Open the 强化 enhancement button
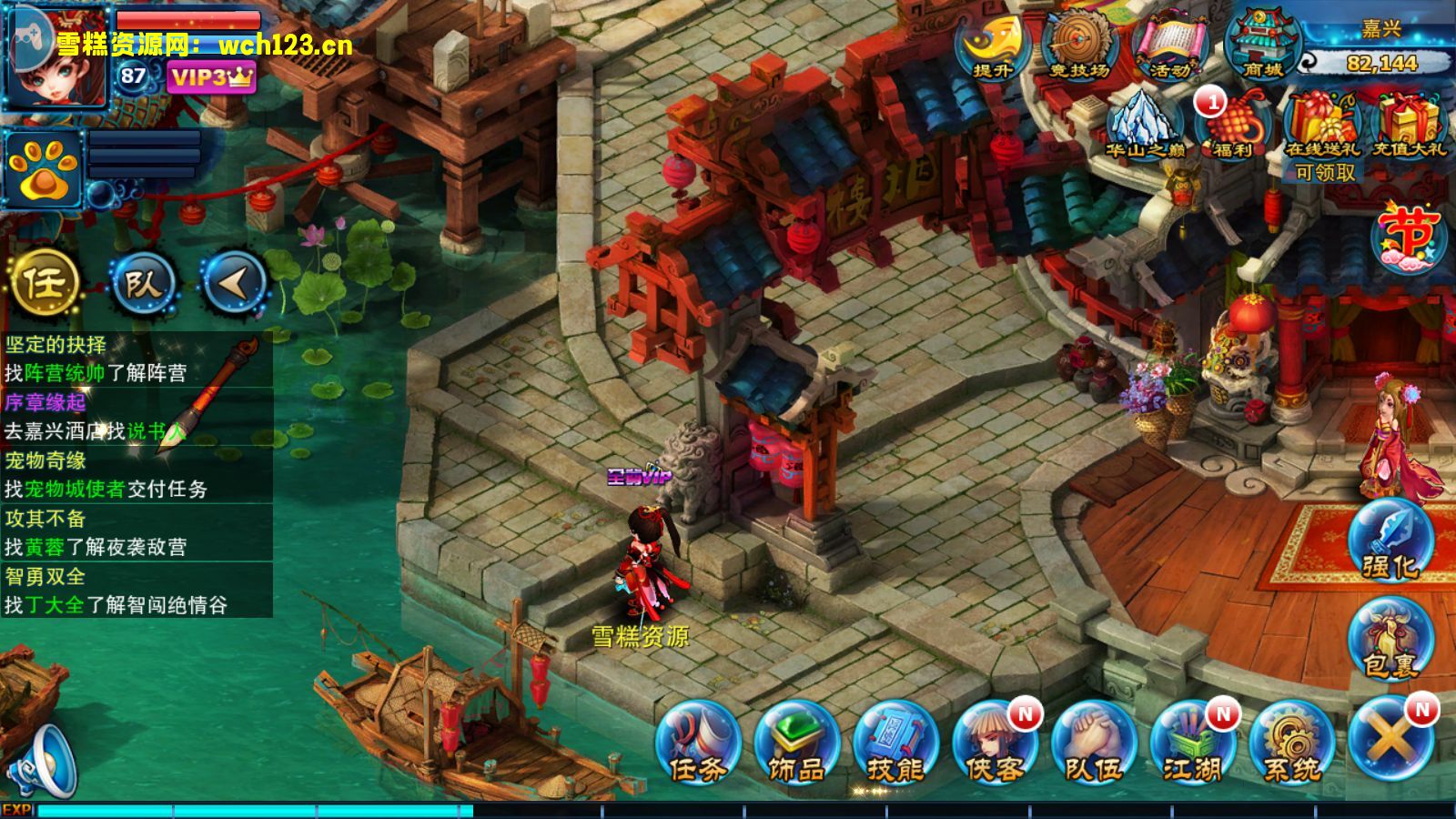The width and height of the screenshot is (1456, 819). (1390, 541)
